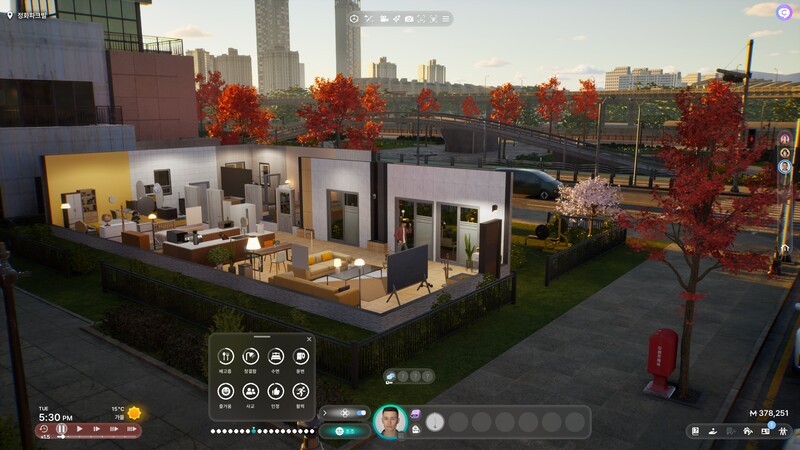Viewport: 800px width, 450px height.
Task: Open the location pin label
Action: 30,16
